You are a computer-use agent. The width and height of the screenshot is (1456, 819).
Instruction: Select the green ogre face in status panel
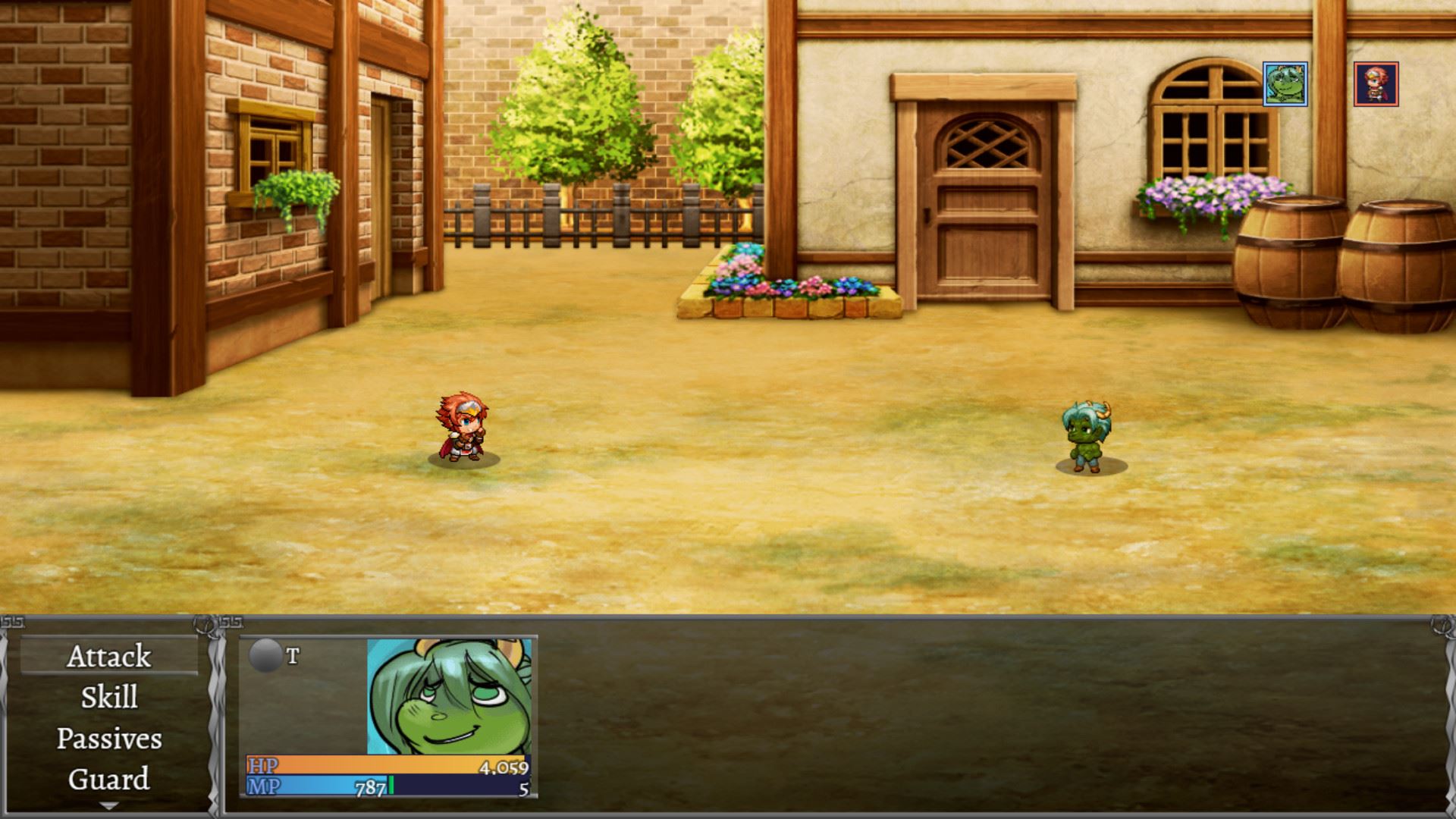click(x=449, y=696)
